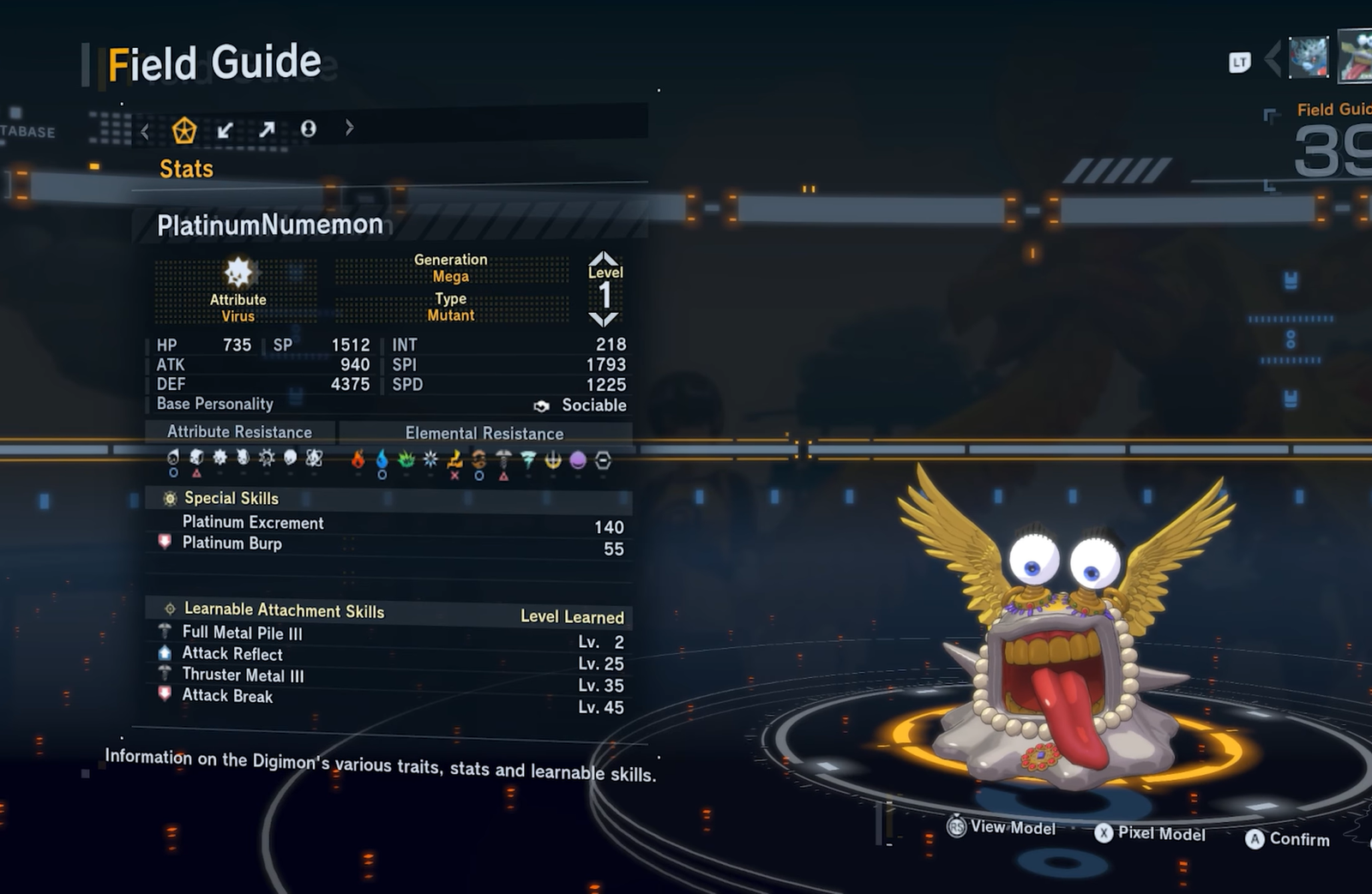Choose the Thruster Metal III skill row
This screenshot has width=1372, height=894.
pyautogui.click(x=243, y=675)
